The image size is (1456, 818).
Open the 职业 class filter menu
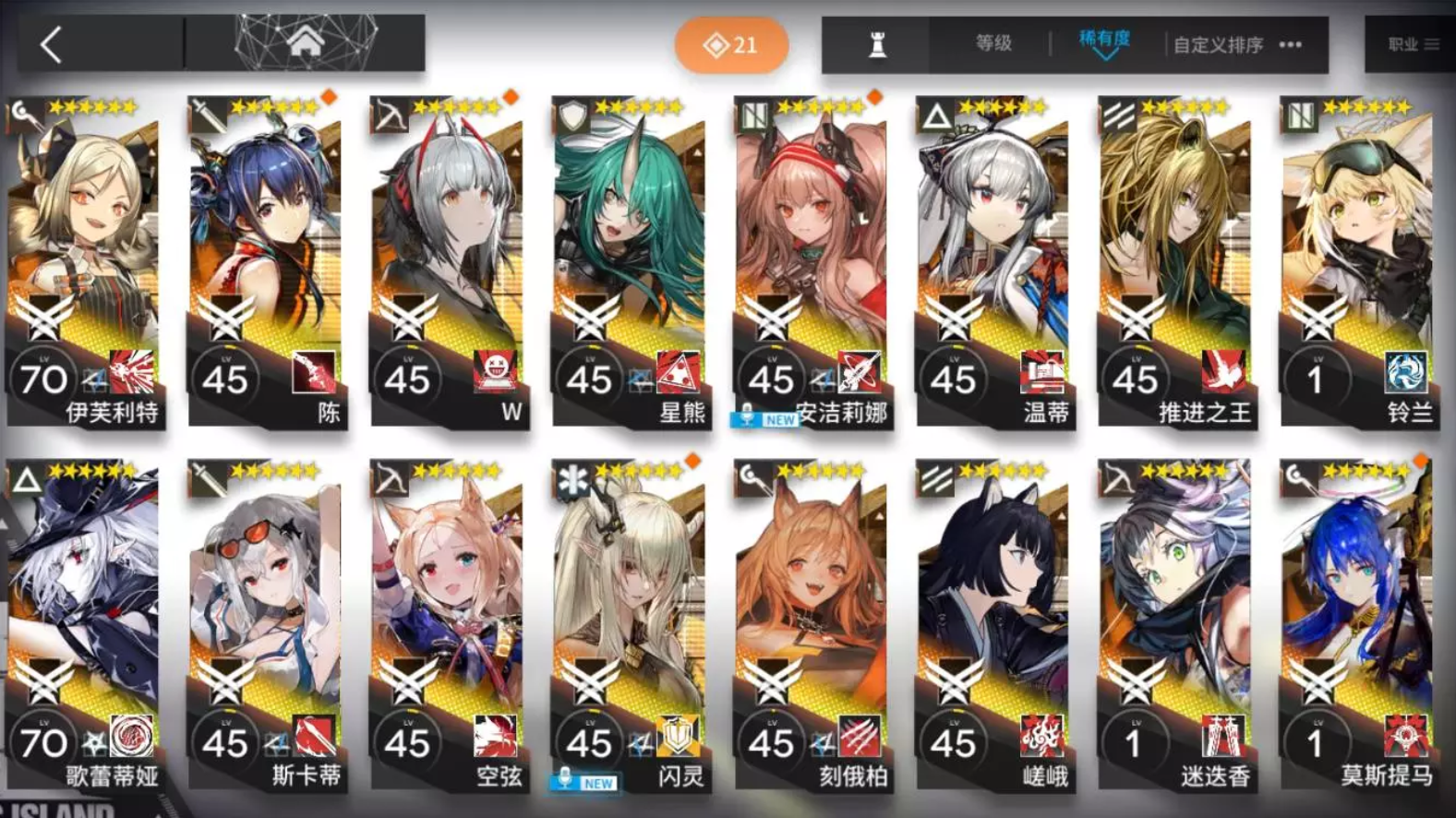pos(1411,42)
